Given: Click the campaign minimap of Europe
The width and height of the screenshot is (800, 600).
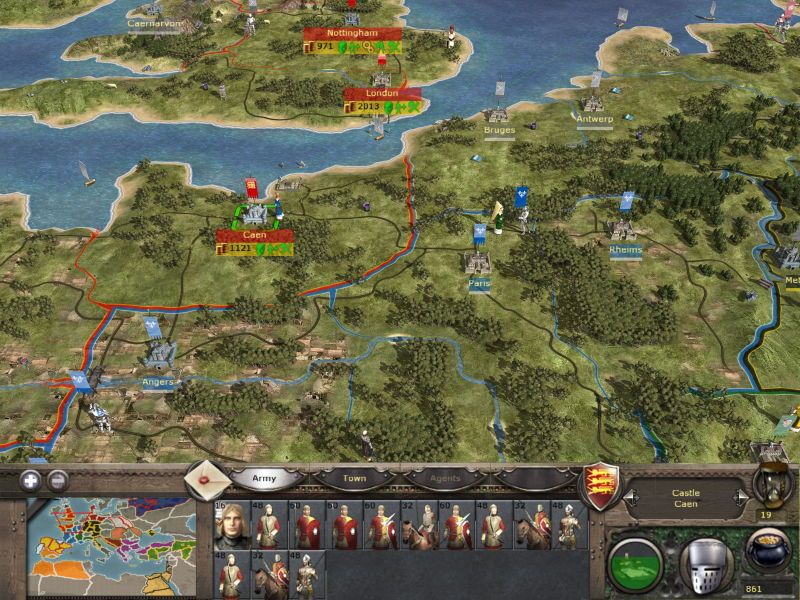Looking at the screenshot, I should [x=110, y=546].
